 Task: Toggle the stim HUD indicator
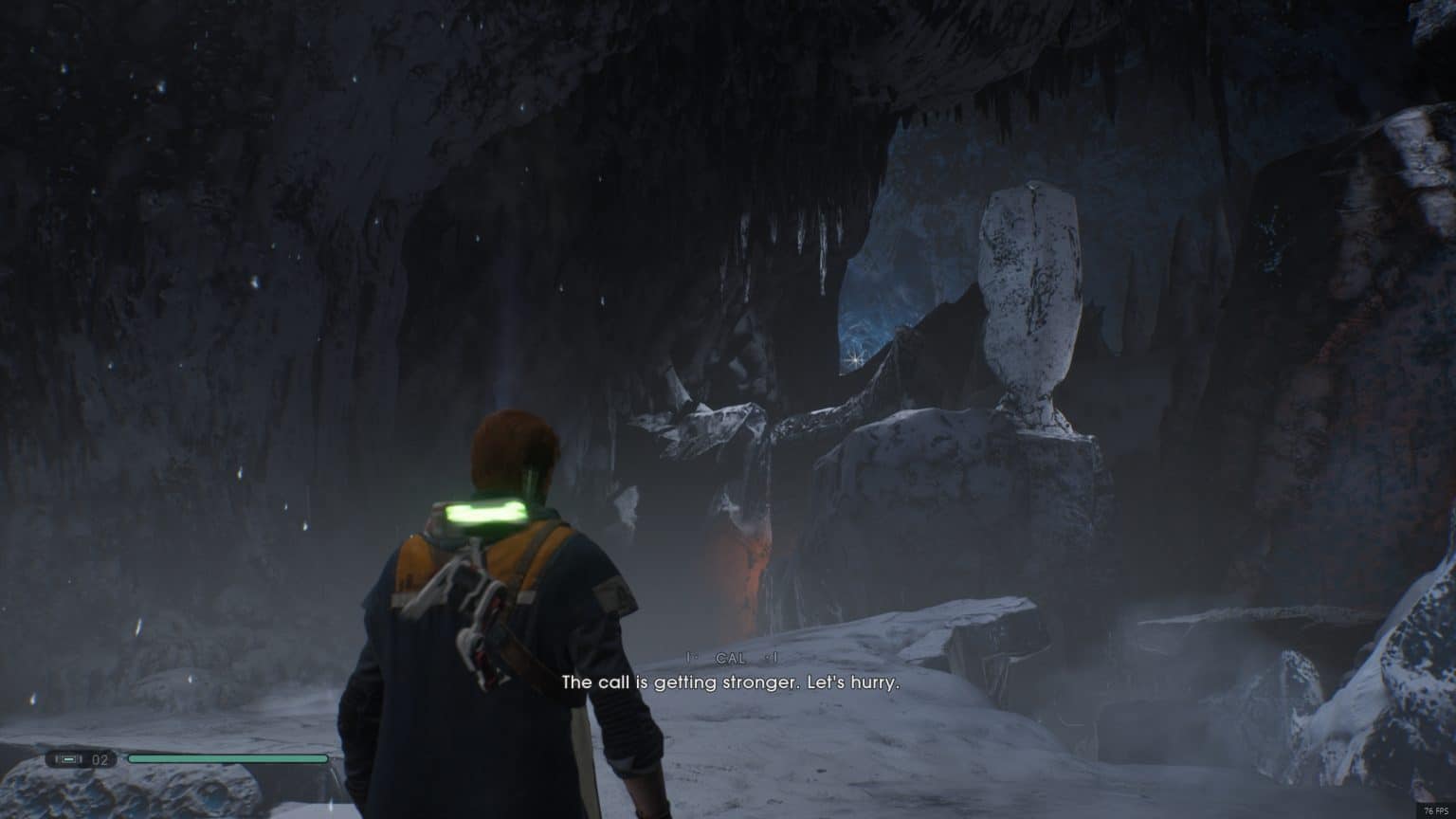(x=66, y=758)
